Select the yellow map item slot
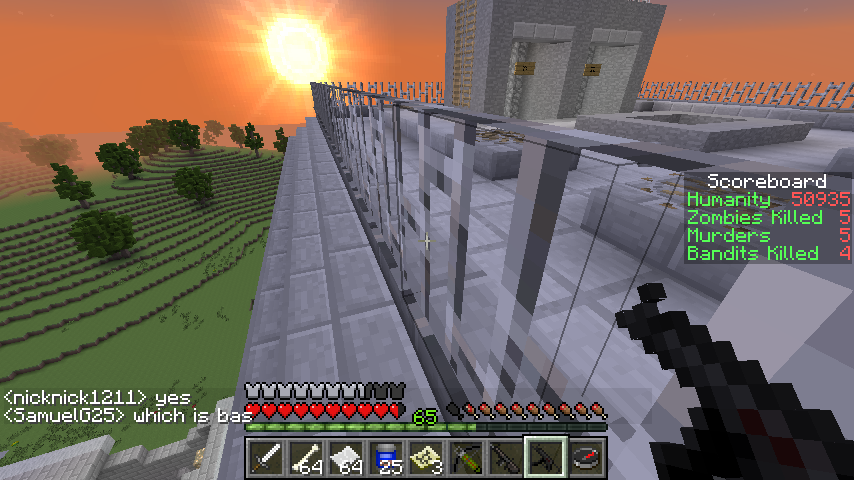 (426, 458)
